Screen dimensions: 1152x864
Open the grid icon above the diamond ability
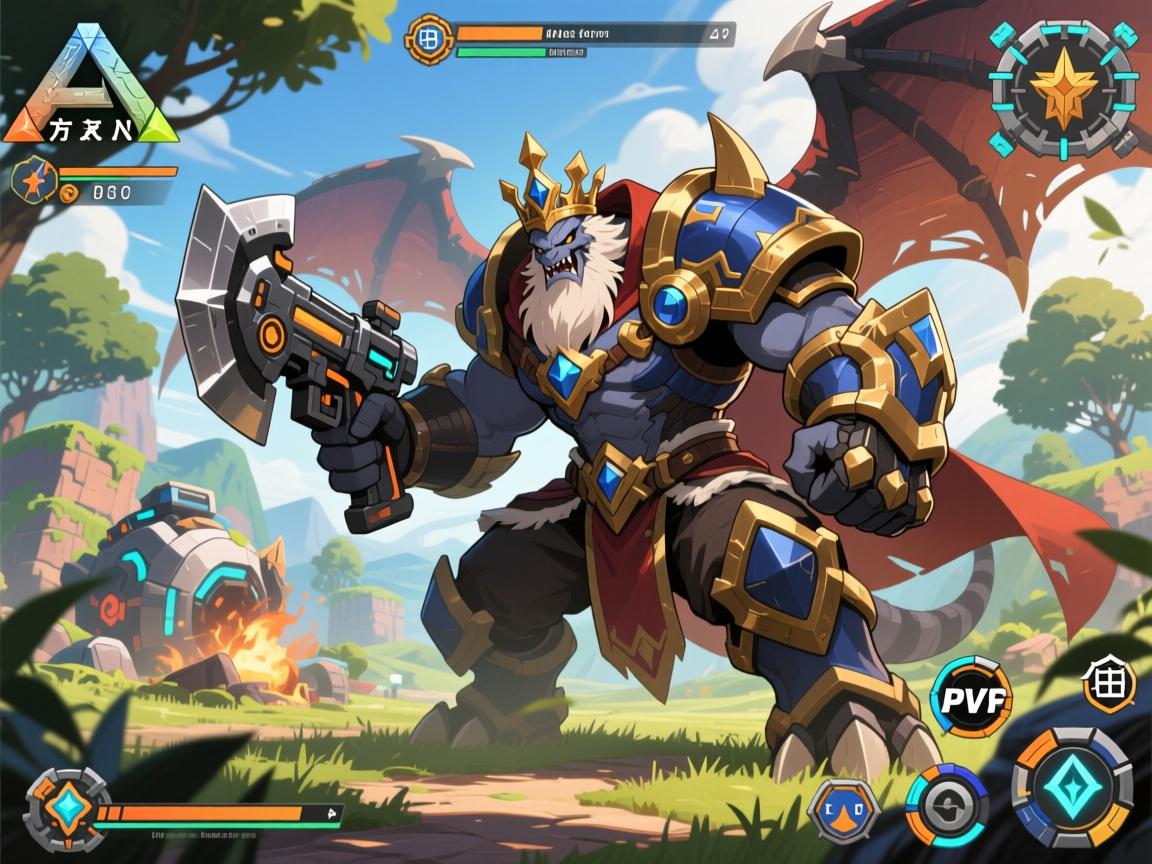click(x=1109, y=688)
